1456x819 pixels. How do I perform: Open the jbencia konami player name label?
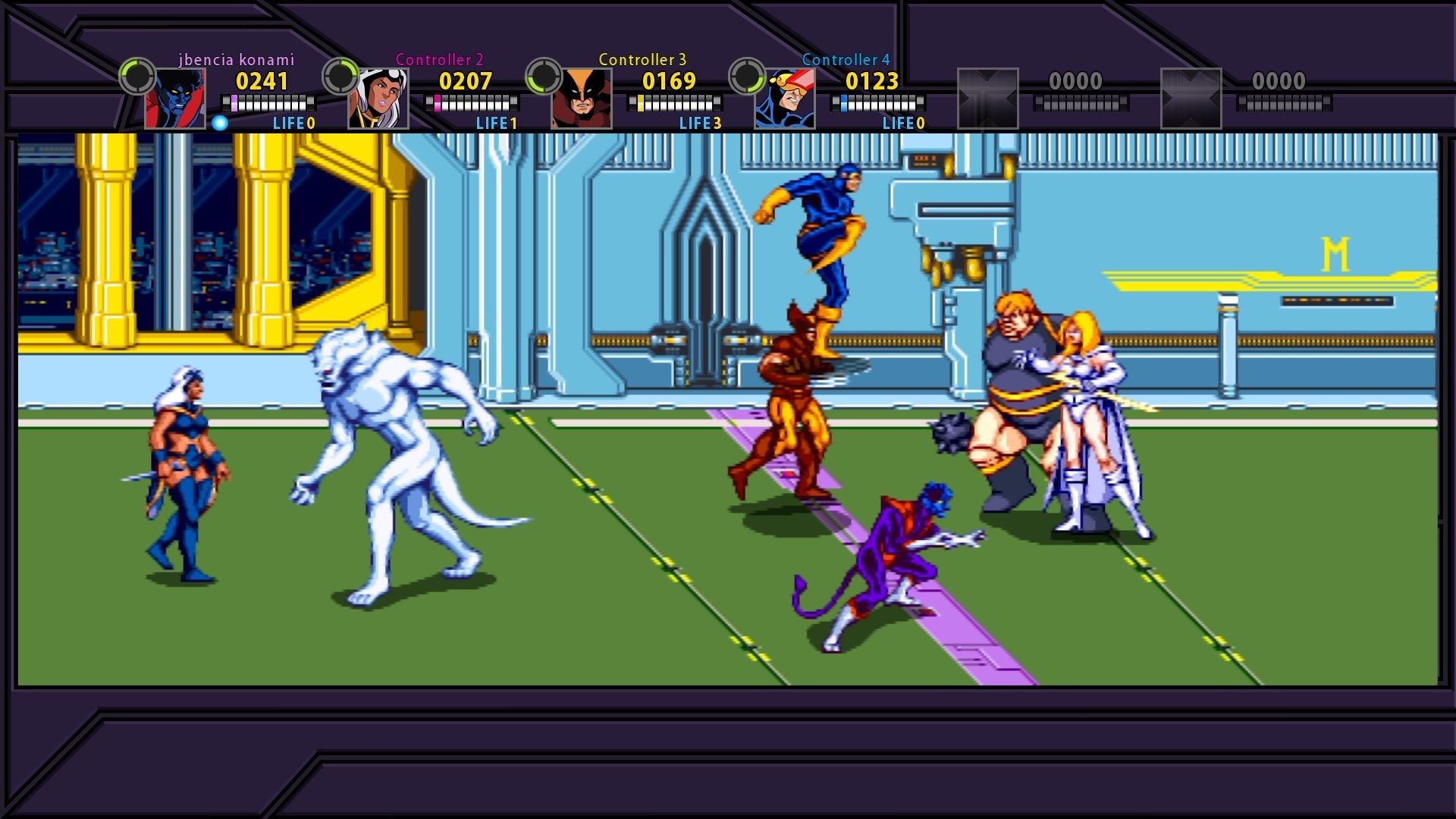[x=236, y=58]
